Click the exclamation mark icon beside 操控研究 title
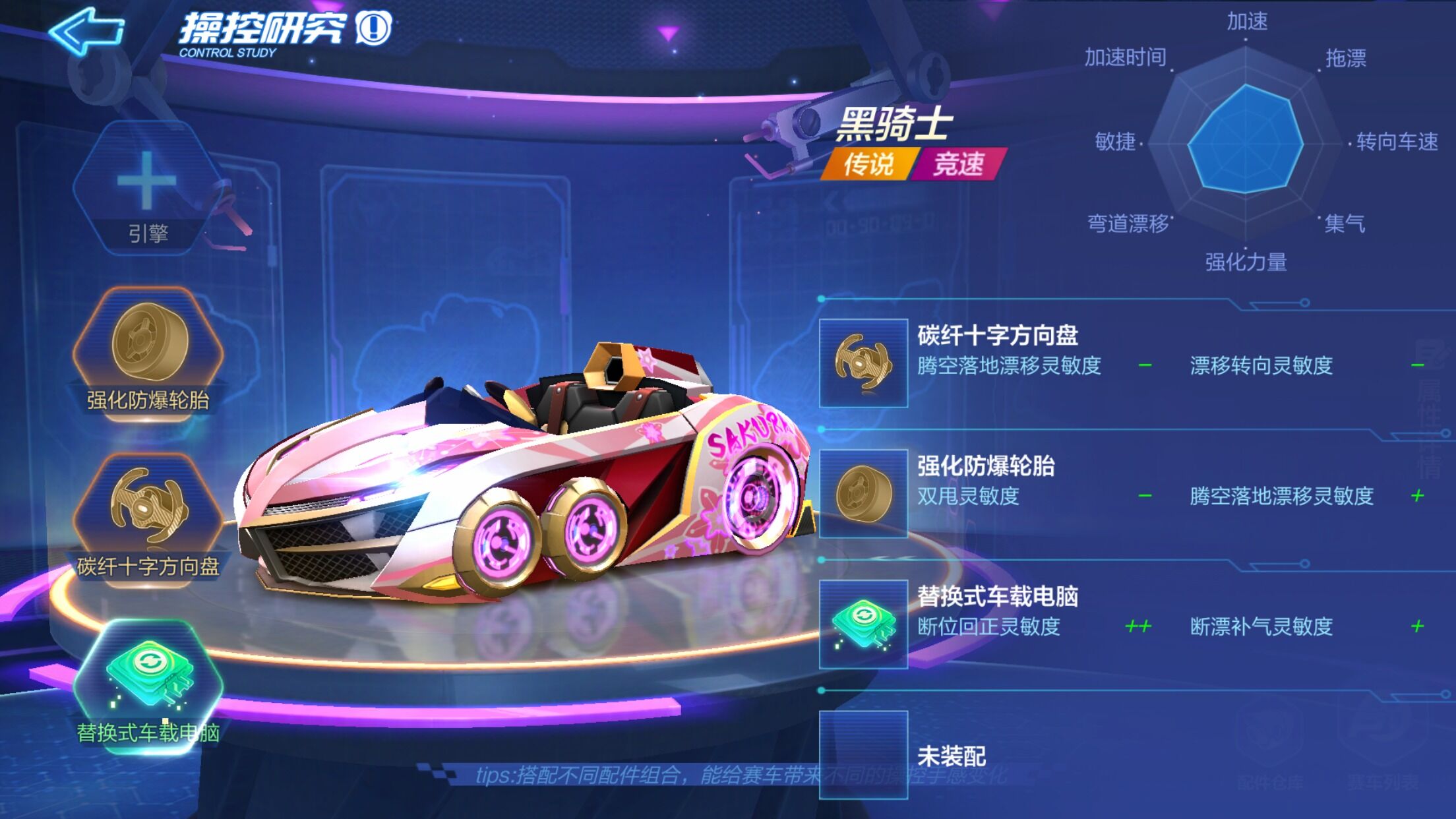Screen dimensions: 1456x819 tap(373, 26)
